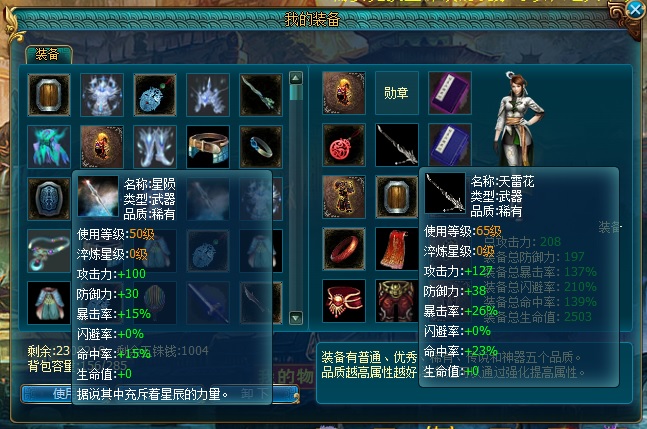This screenshot has height=429, width=647.
Task: Select the wooden shield in the bag
Action: 48,93
